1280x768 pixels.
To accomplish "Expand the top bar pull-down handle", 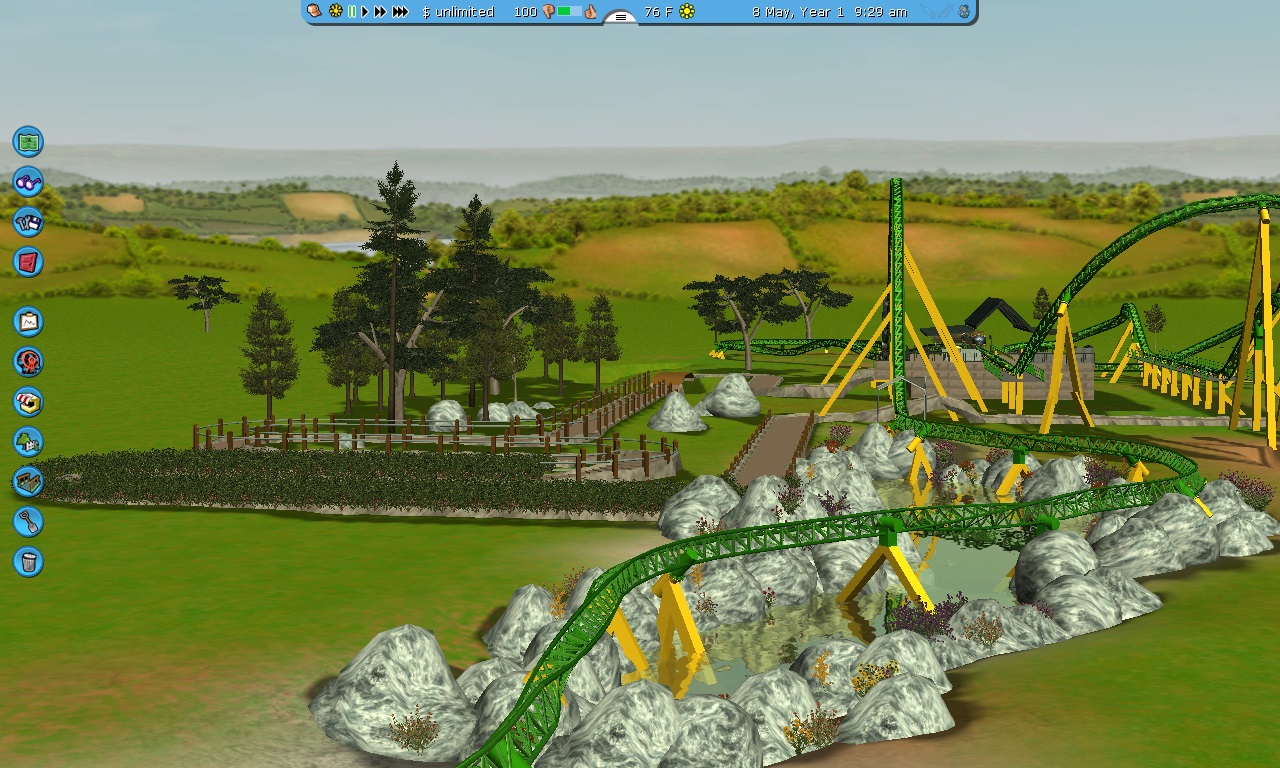I will click(620, 17).
